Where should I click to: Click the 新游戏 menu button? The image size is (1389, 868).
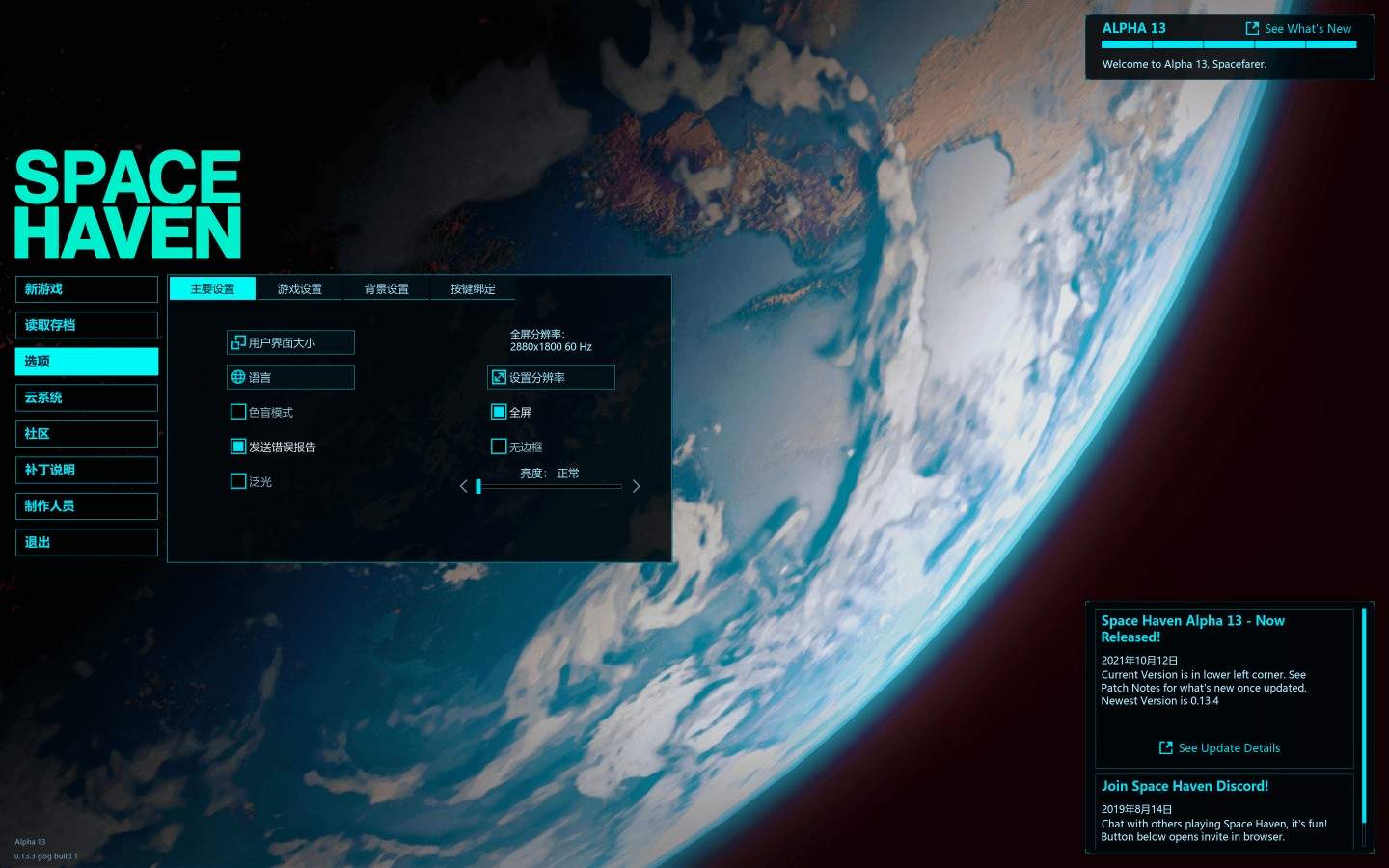pyautogui.click(x=86, y=288)
